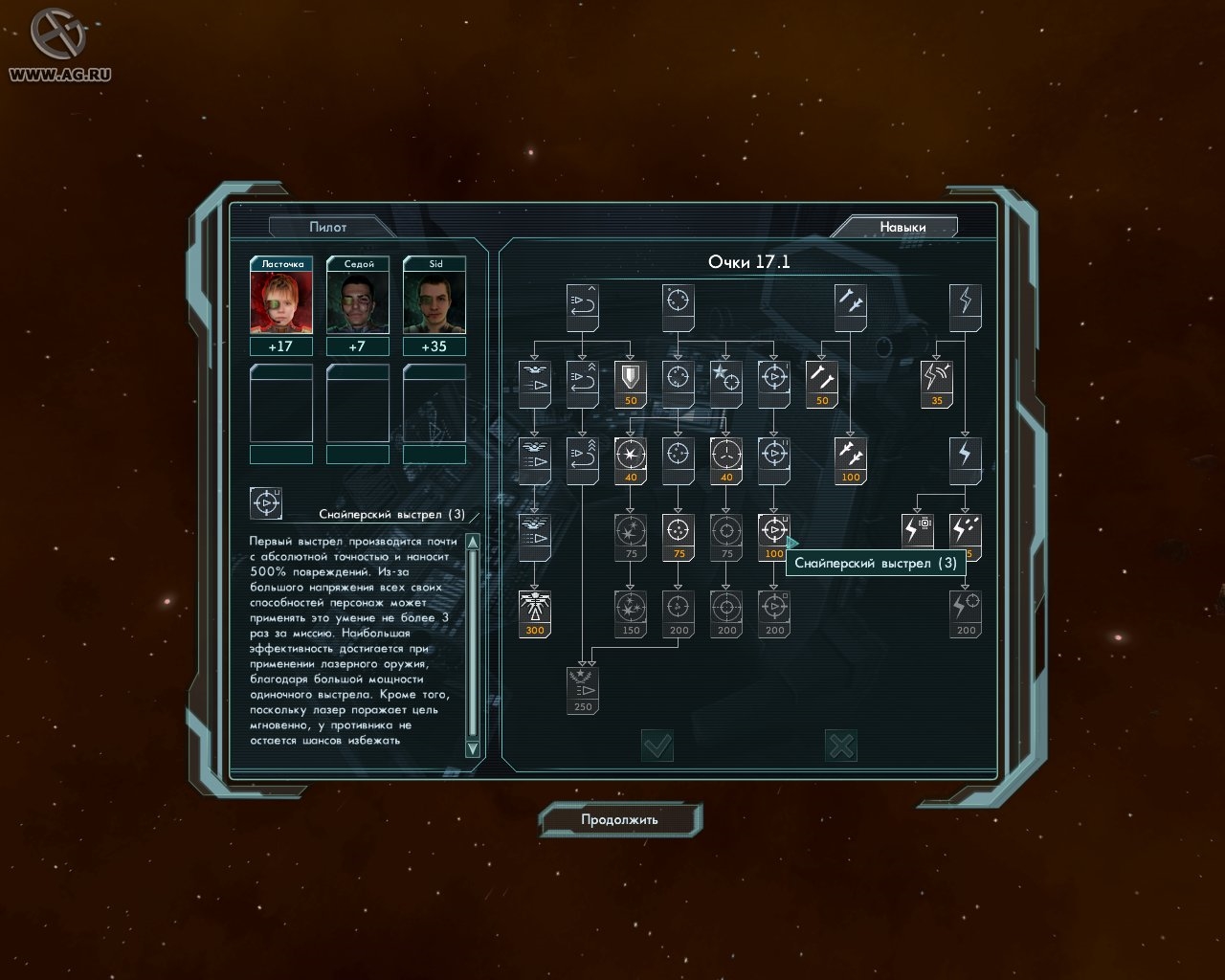Cancel skill changes with the X button
The height and width of the screenshot is (980, 1225).
point(840,746)
